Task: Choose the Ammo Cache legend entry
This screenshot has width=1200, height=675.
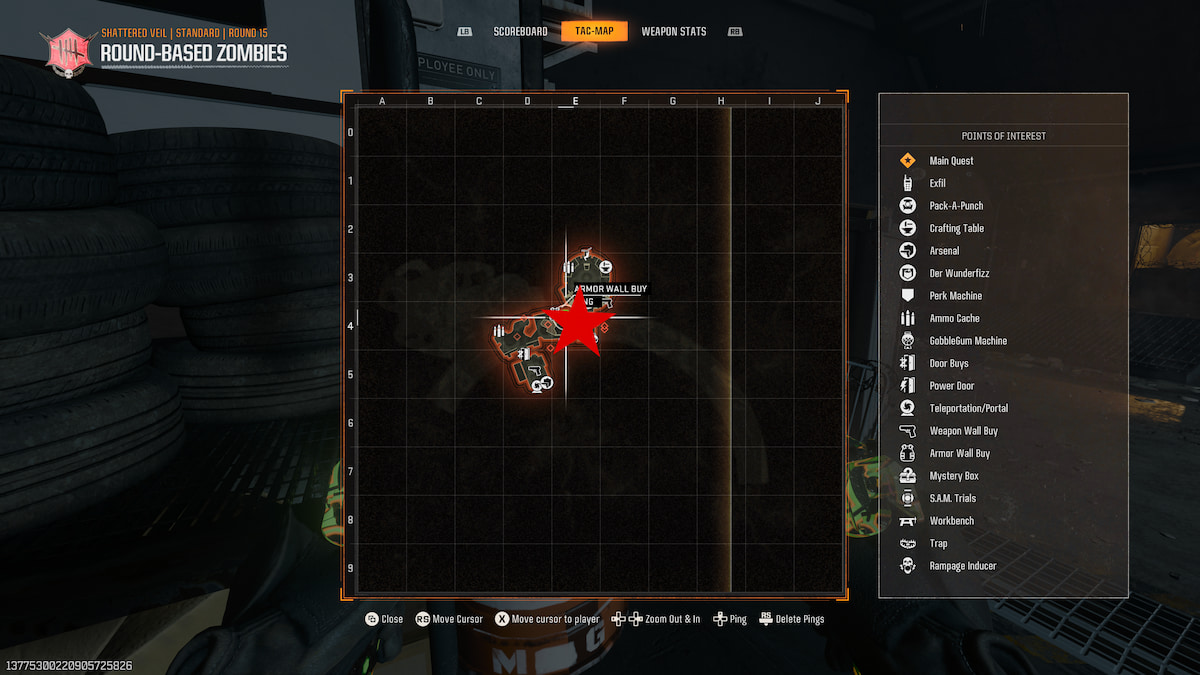Action: 954,318
